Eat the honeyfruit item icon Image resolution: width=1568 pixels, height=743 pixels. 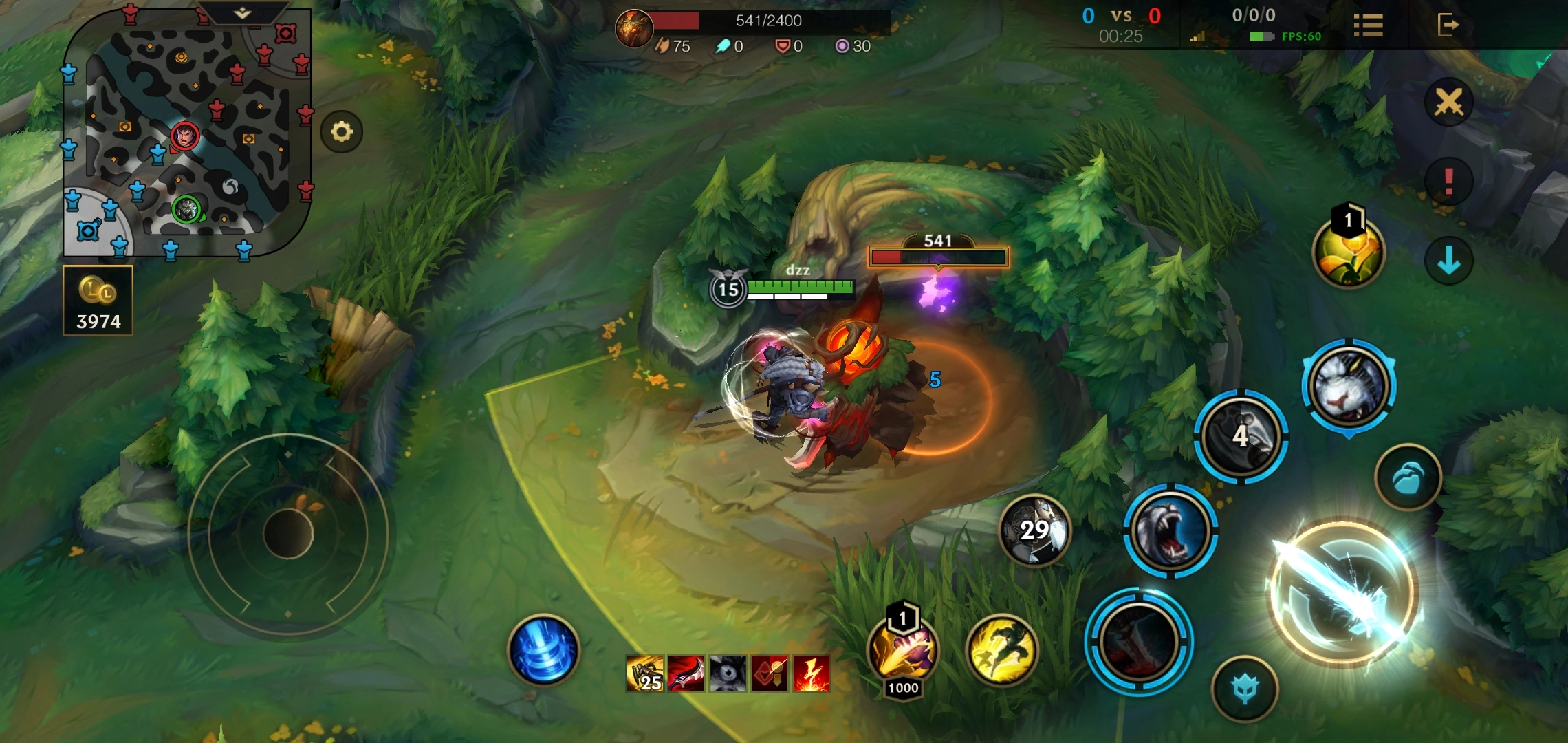[1348, 252]
